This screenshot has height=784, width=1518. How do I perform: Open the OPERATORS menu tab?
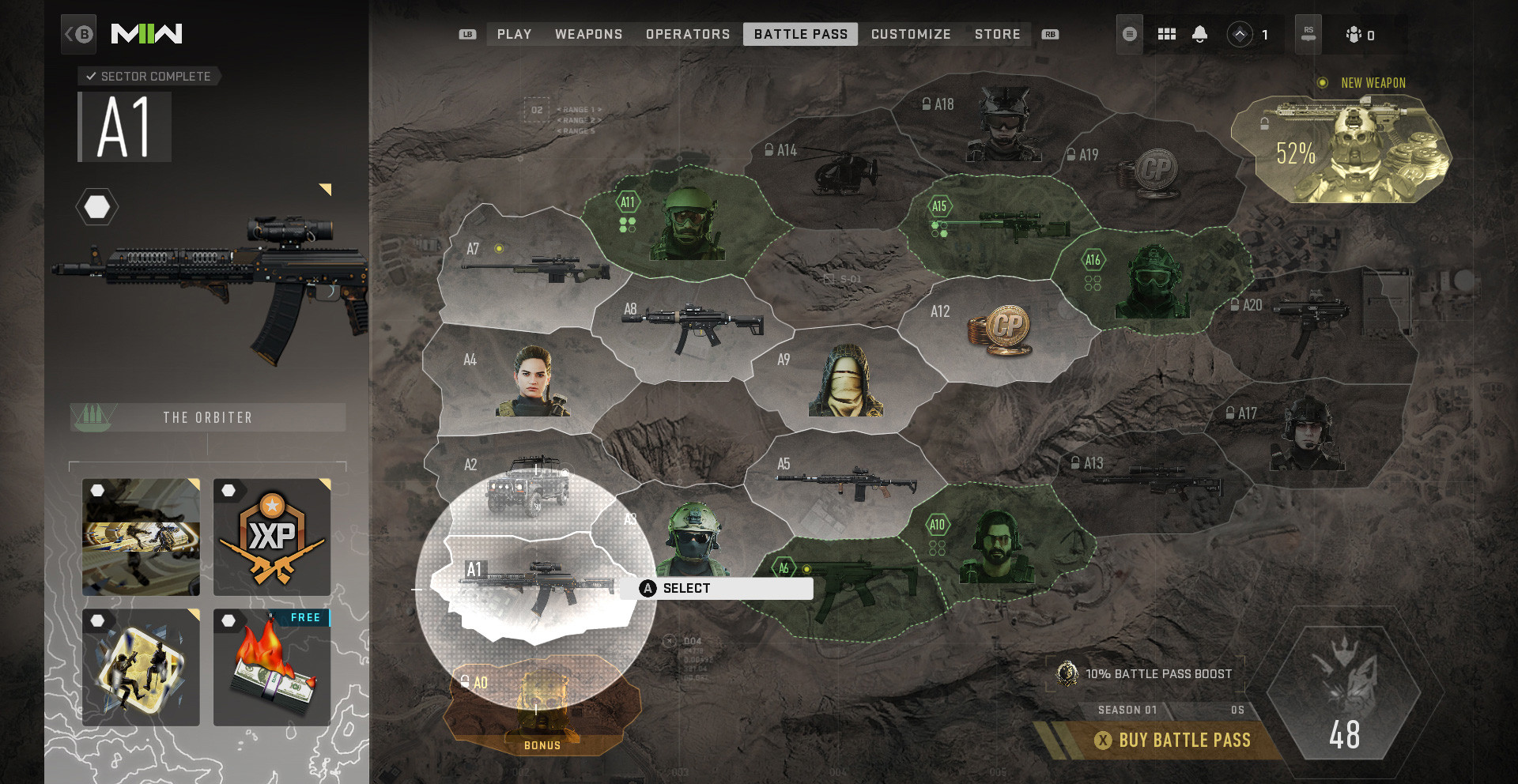coord(687,34)
